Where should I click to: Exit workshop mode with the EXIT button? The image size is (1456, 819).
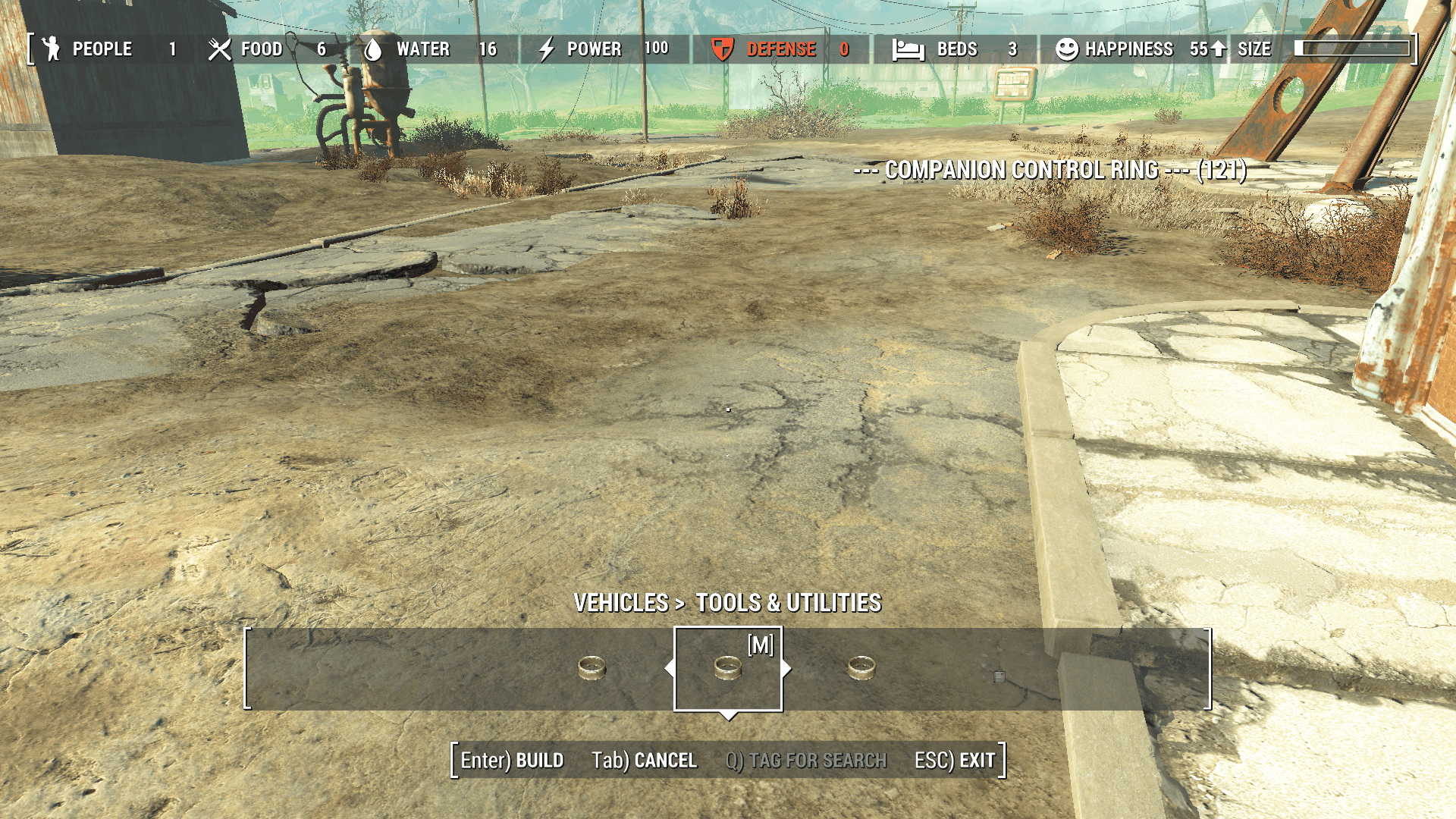pyautogui.click(x=955, y=761)
